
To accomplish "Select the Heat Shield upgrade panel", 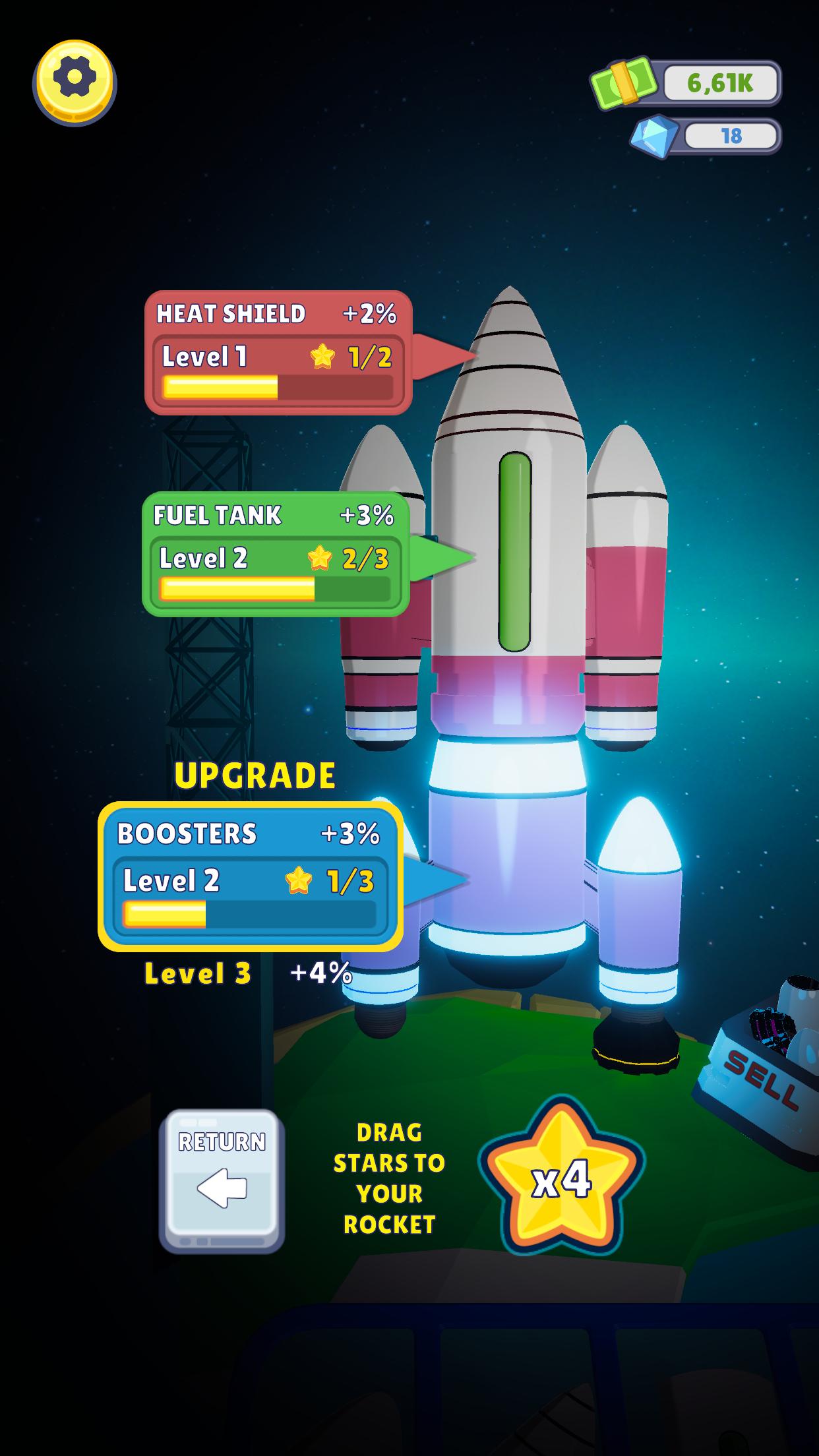I will click(278, 353).
